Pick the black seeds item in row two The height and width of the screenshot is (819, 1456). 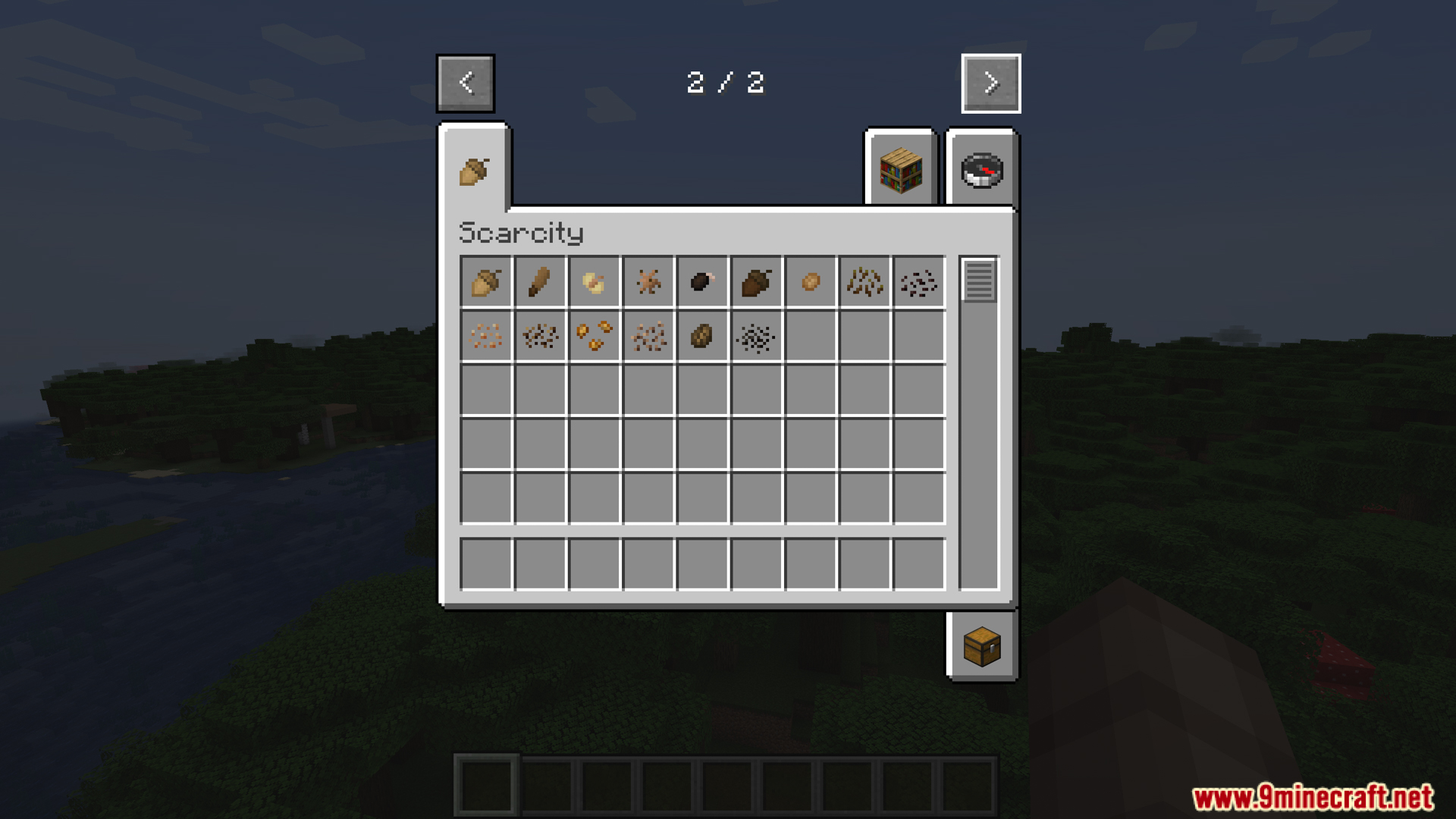tap(757, 337)
